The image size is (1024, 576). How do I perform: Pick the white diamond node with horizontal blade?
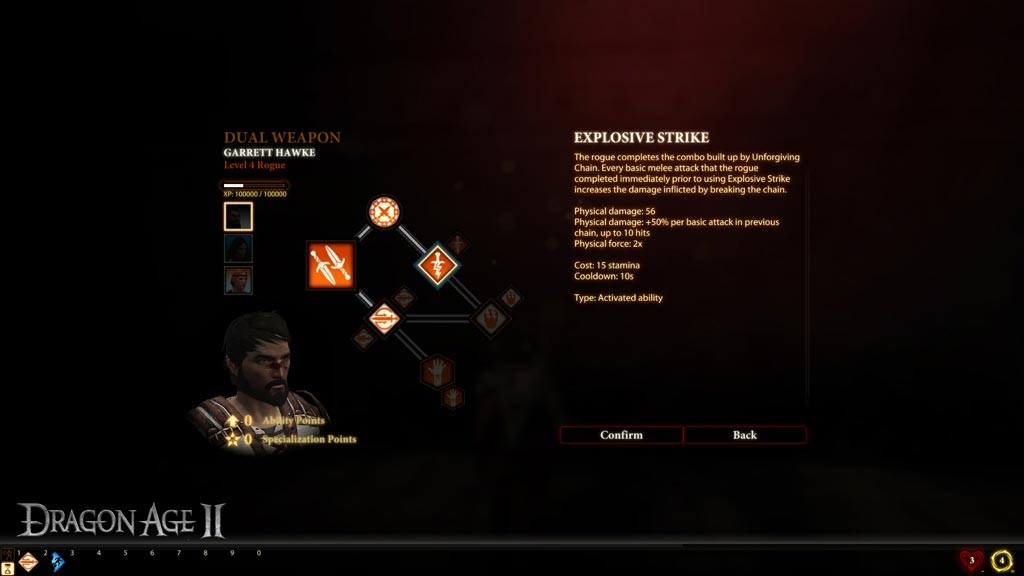click(384, 319)
